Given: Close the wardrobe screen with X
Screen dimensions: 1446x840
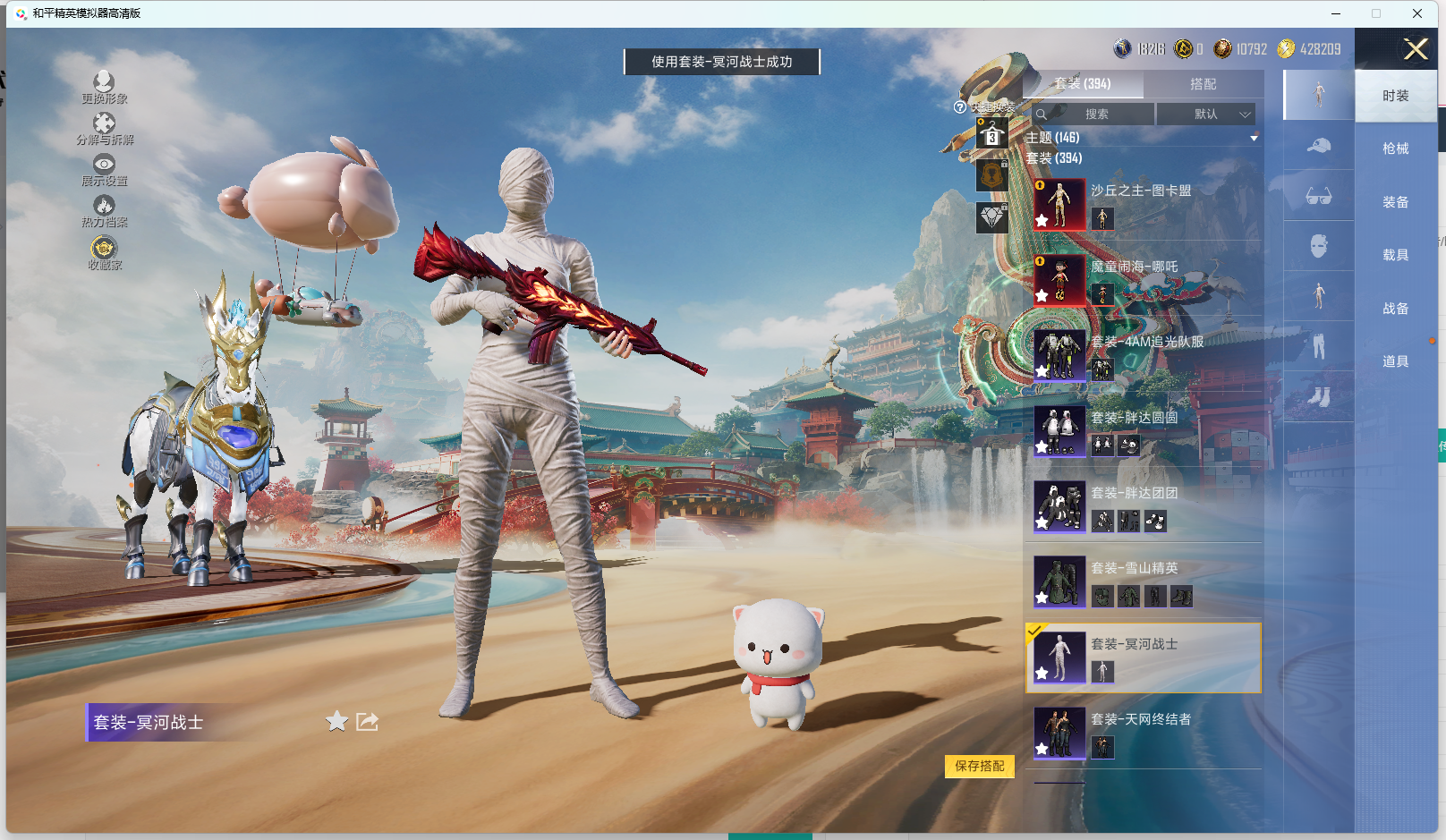Looking at the screenshot, I should [x=1416, y=49].
